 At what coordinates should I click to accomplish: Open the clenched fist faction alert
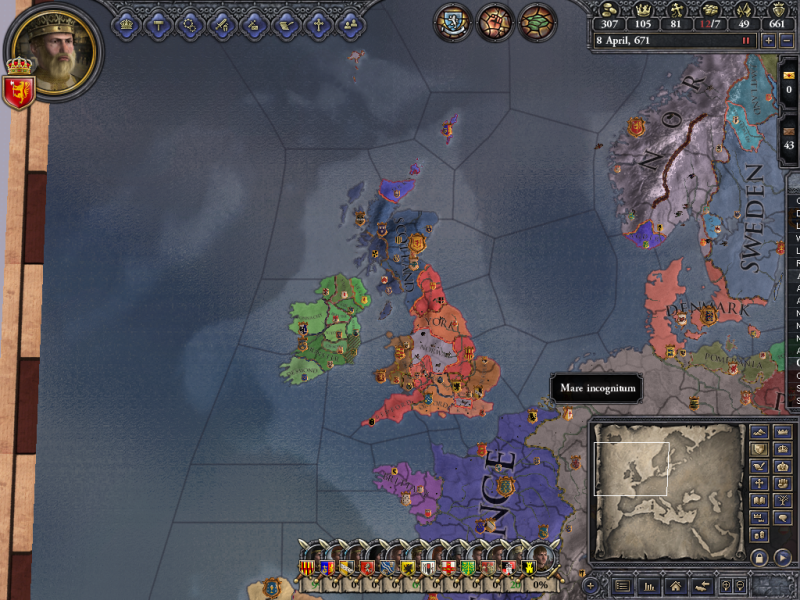[x=494, y=22]
